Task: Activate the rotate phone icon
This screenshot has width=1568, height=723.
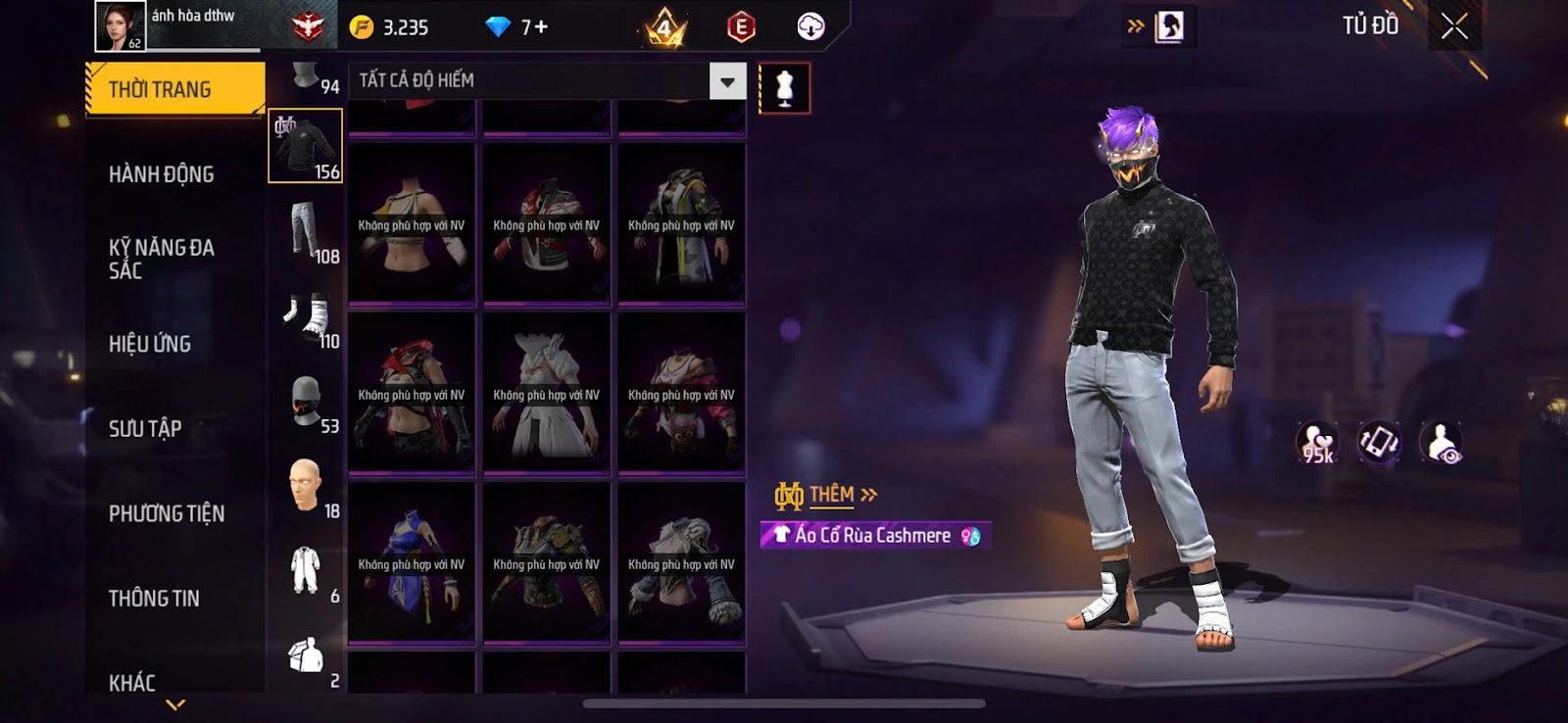Action: point(1378,443)
